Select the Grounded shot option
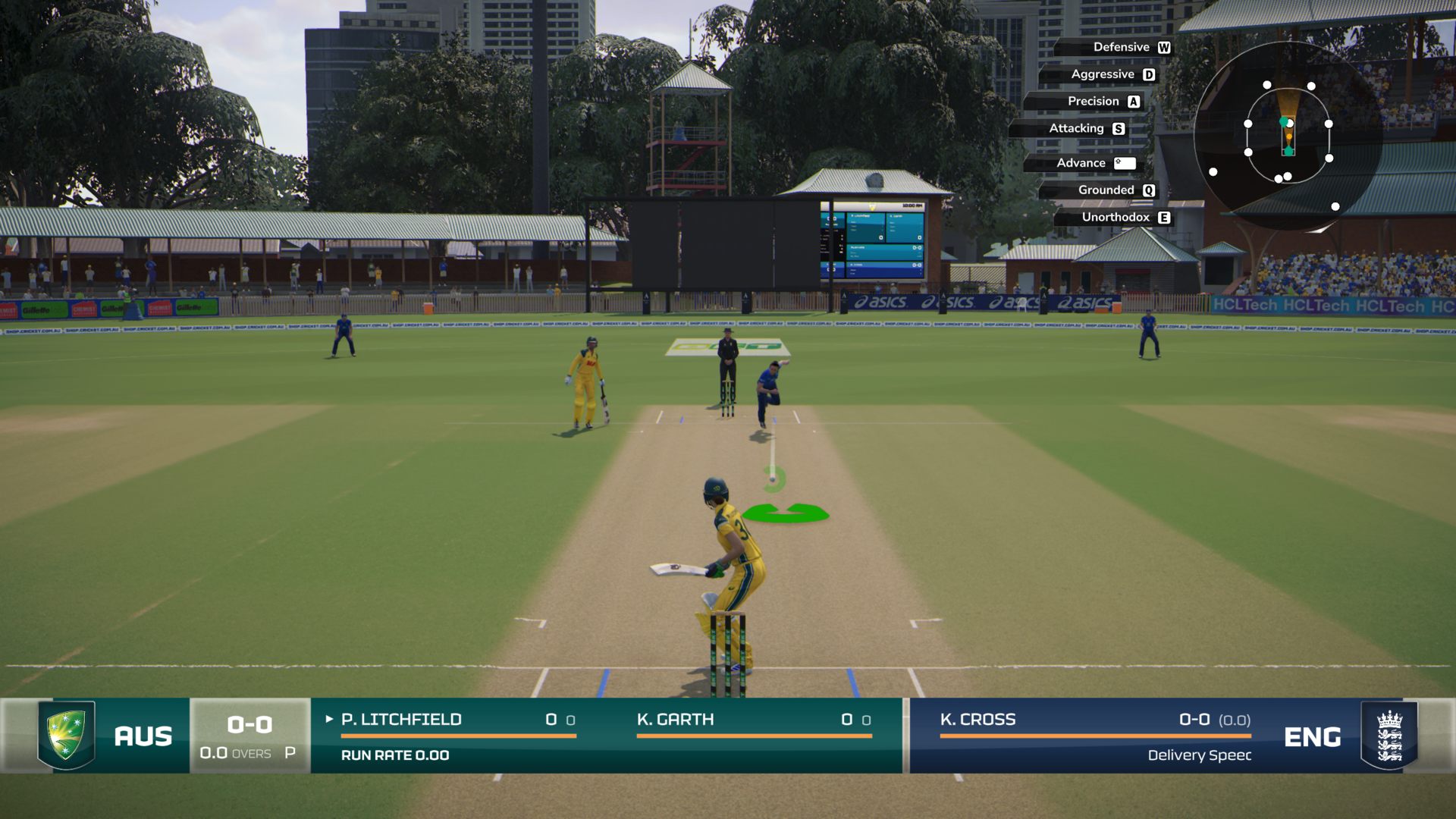 click(x=1106, y=190)
